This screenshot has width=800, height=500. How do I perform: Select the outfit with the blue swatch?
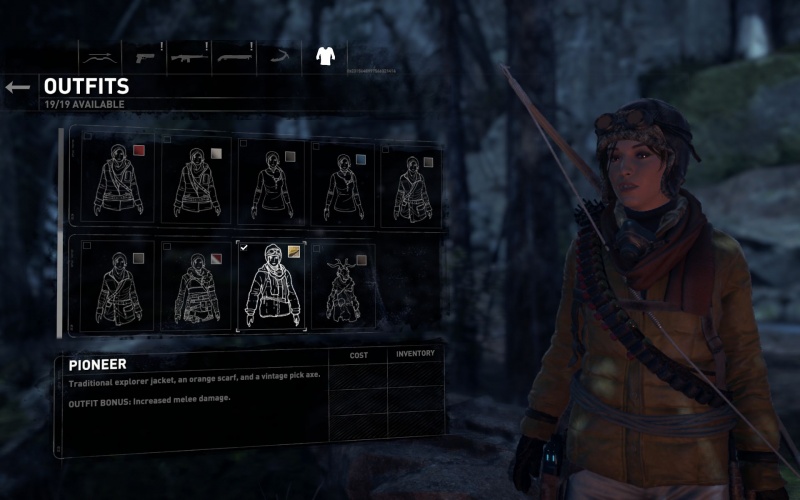[345, 181]
